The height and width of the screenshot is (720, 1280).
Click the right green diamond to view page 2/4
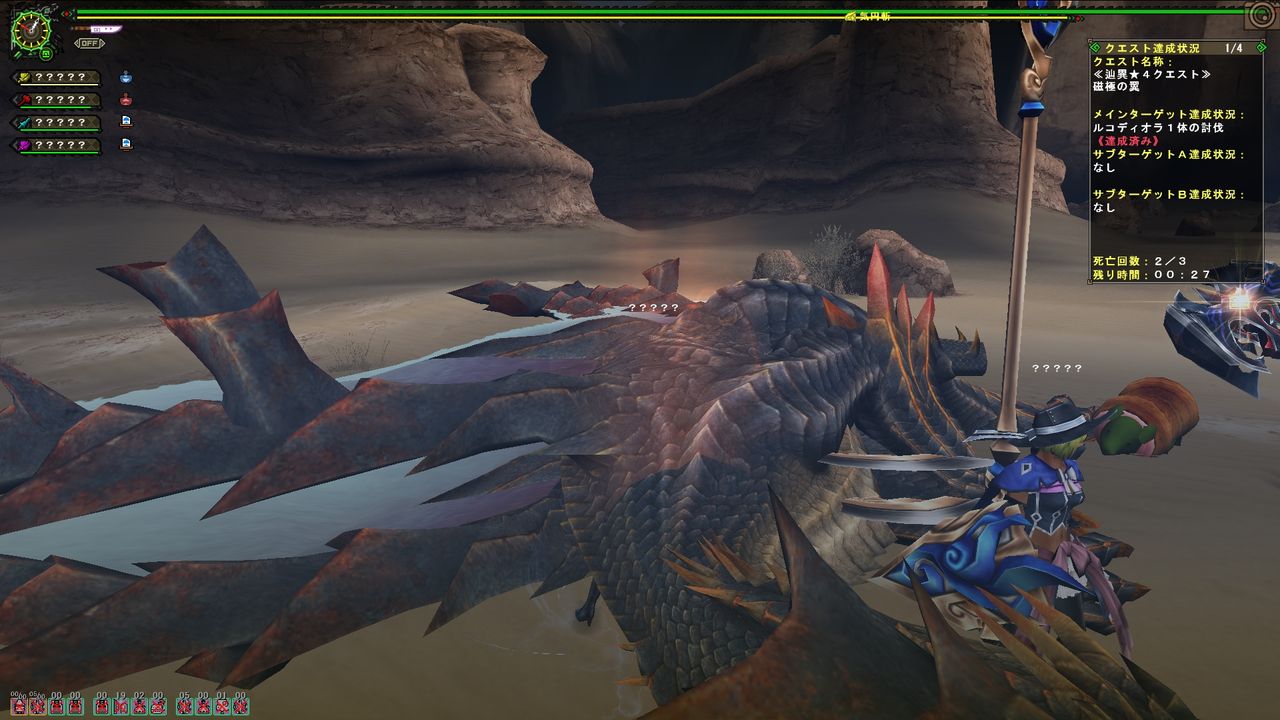click(1262, 46)
